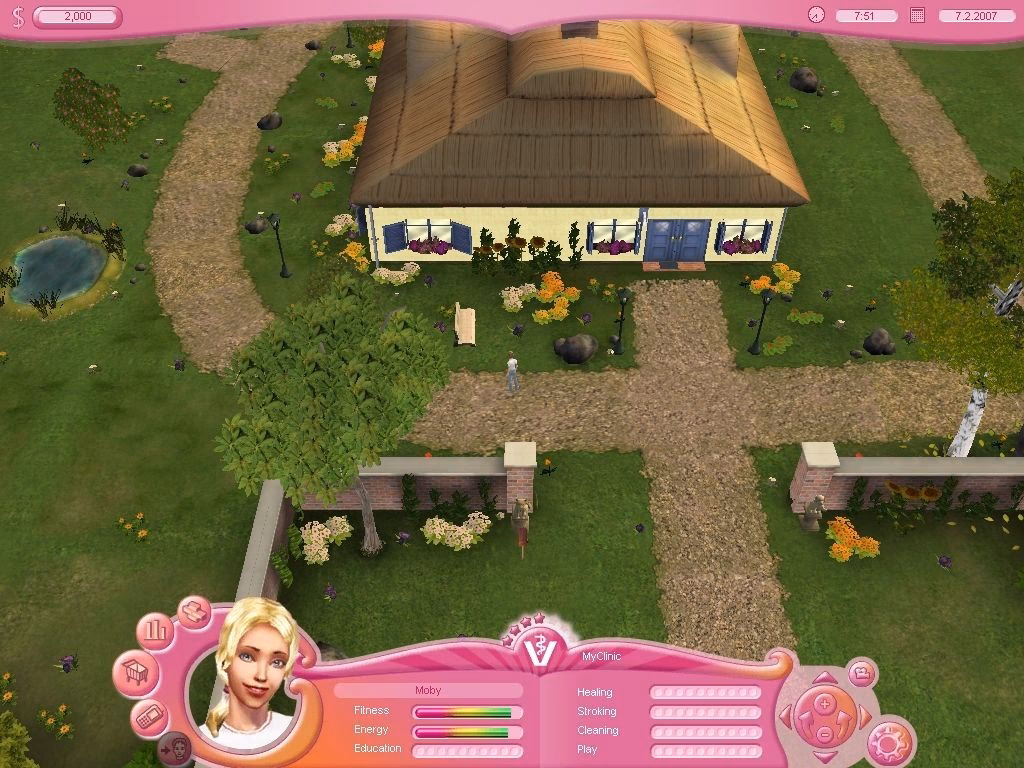This screenshot has width=1024, height=768.
Task: Show the bar chart statistics panel
Action: (156, 632)
